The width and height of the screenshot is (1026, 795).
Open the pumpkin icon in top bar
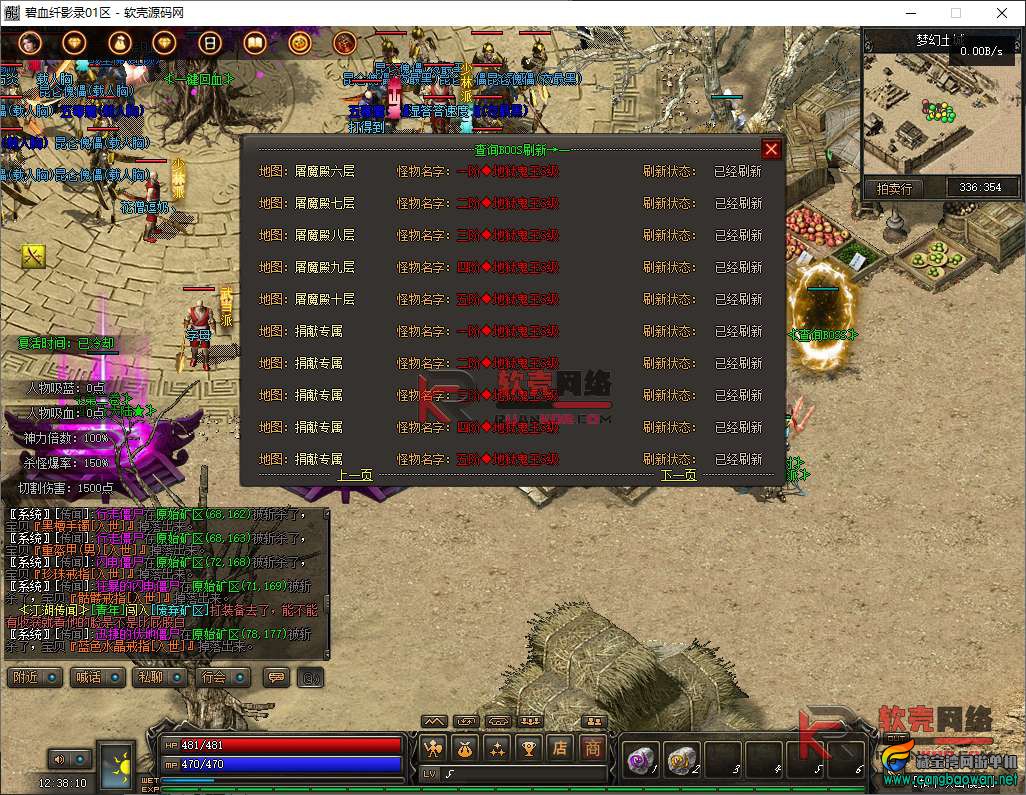pyautogui.click(x=299, y=43)
